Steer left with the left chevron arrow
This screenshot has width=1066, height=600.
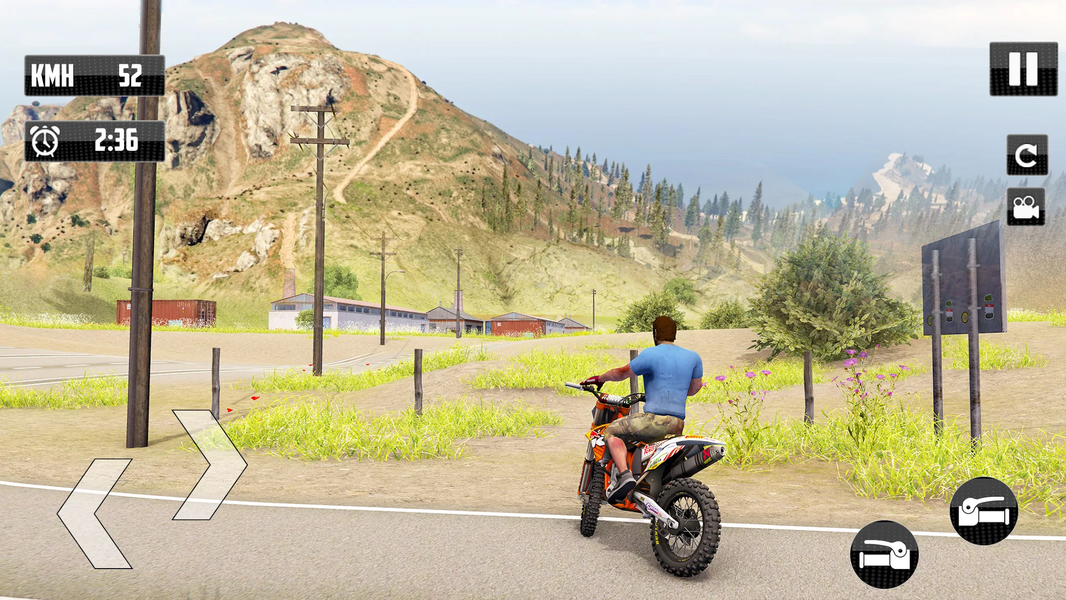point(94,513)
